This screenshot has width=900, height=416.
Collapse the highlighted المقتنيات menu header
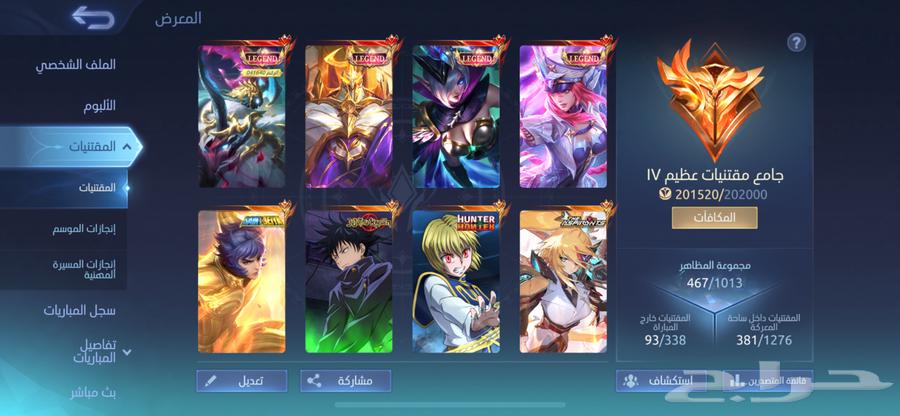[x=74, y=146]
